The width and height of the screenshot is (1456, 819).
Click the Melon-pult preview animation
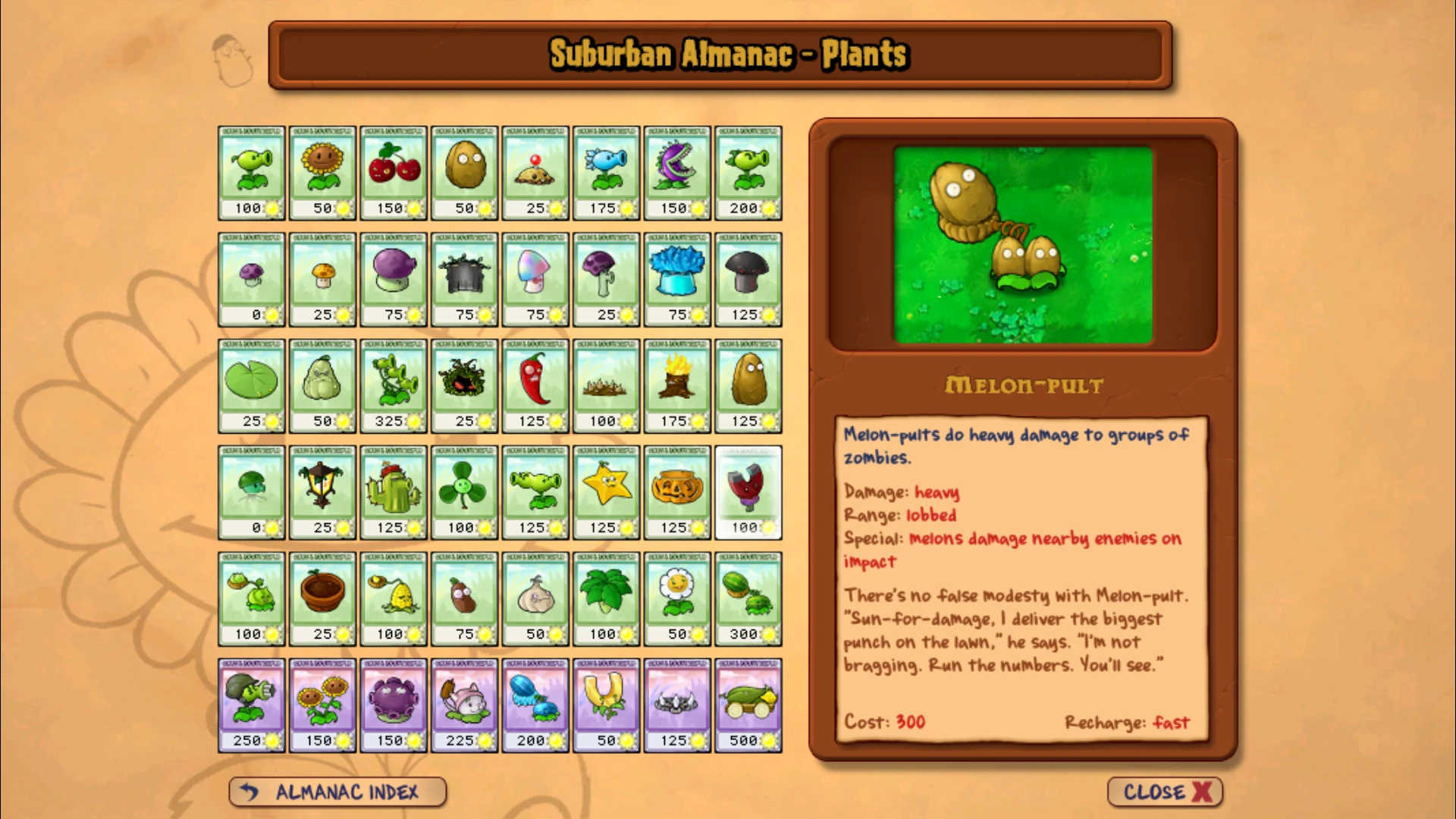(x=1022, y=244)
